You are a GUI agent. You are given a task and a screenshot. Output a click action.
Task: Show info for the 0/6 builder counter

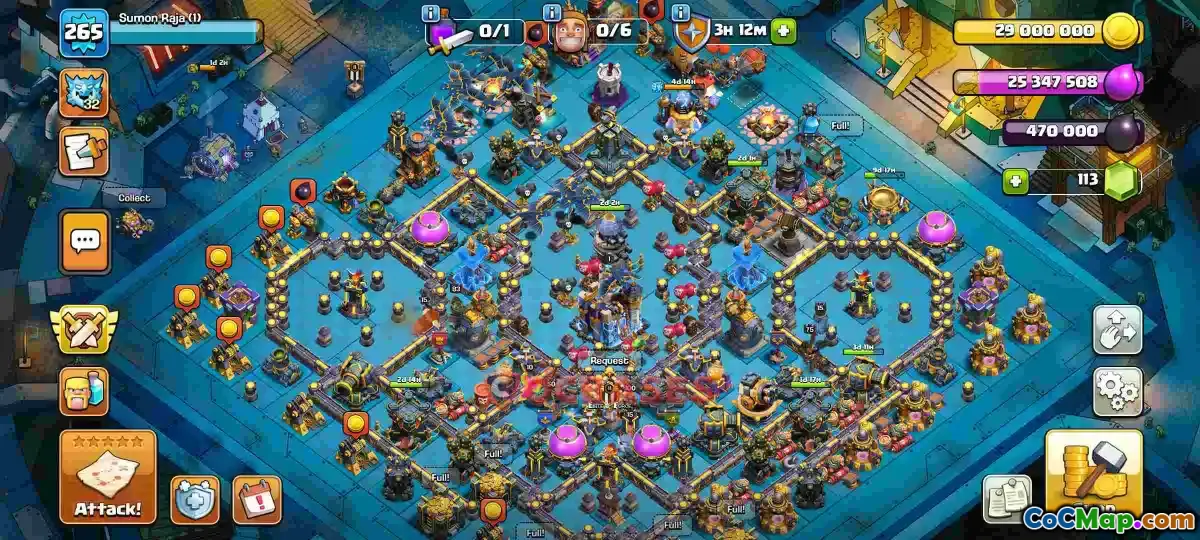551,13
